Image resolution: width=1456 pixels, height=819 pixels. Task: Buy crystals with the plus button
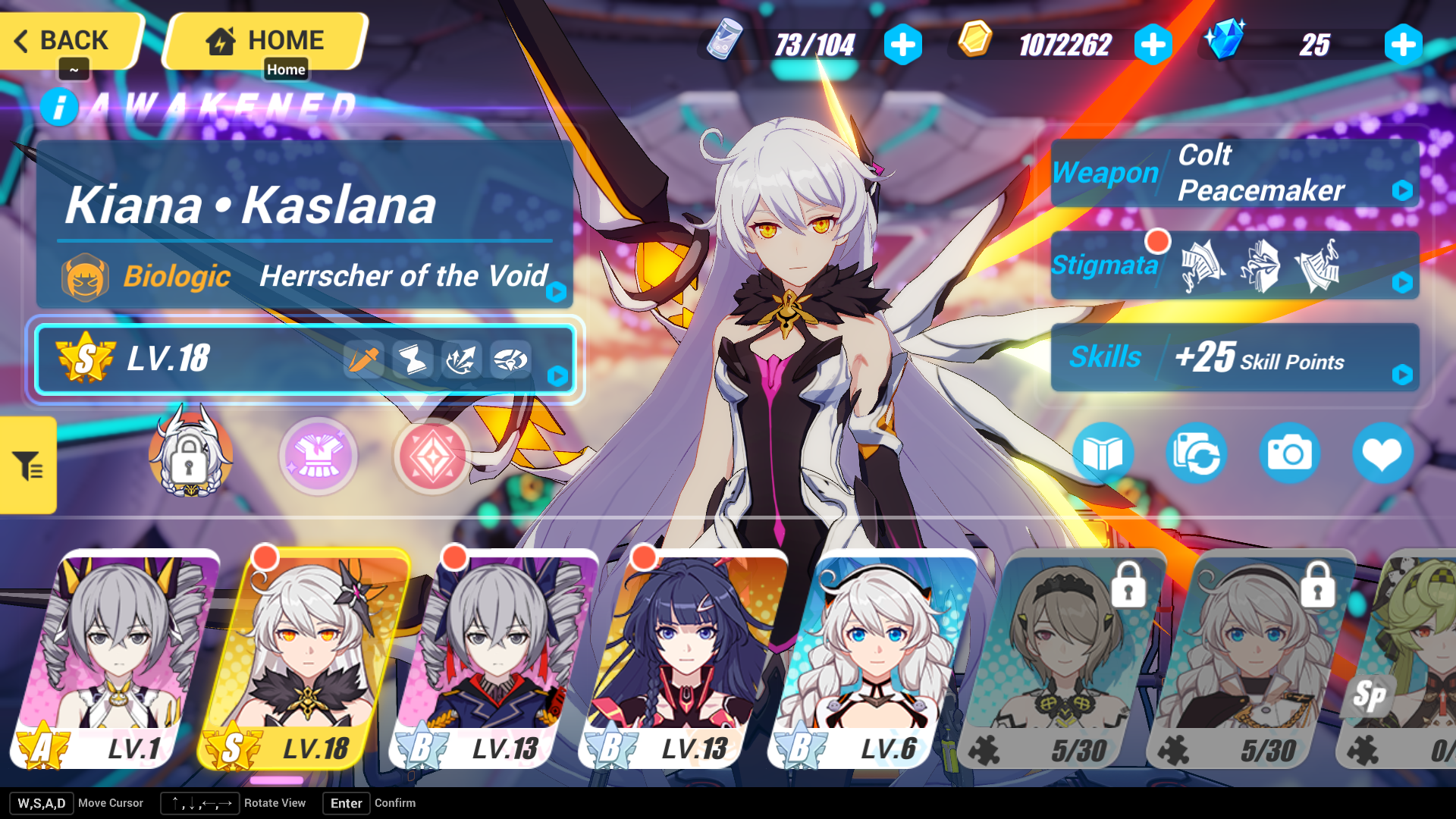tap(1402, 45)
